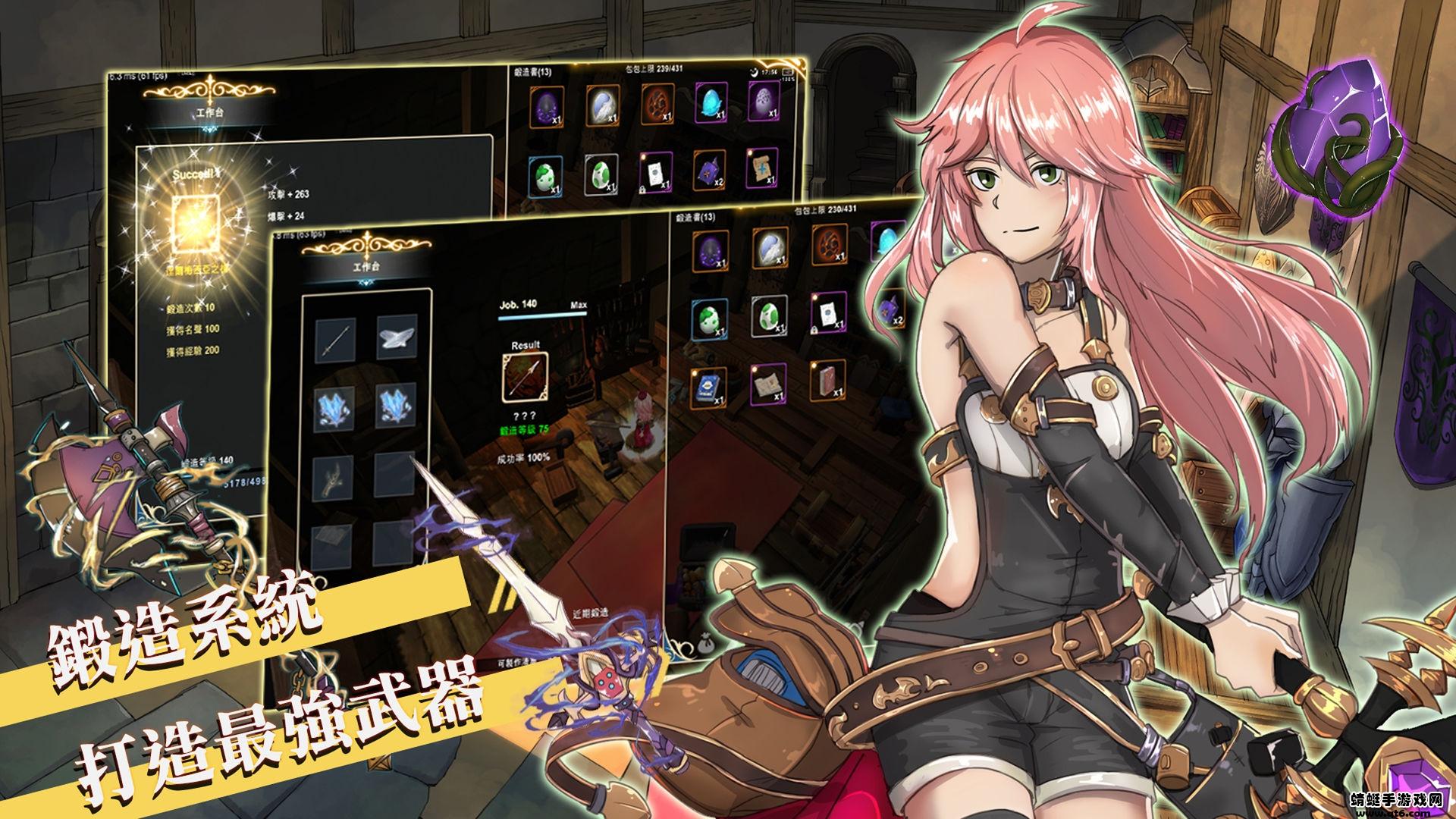Click the Max label on the Job bar

click(x=579, y=305)
